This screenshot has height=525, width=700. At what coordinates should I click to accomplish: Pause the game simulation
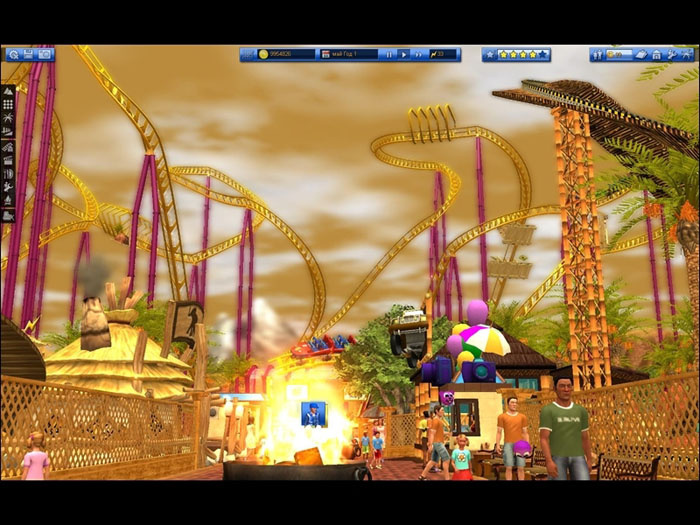389,54
